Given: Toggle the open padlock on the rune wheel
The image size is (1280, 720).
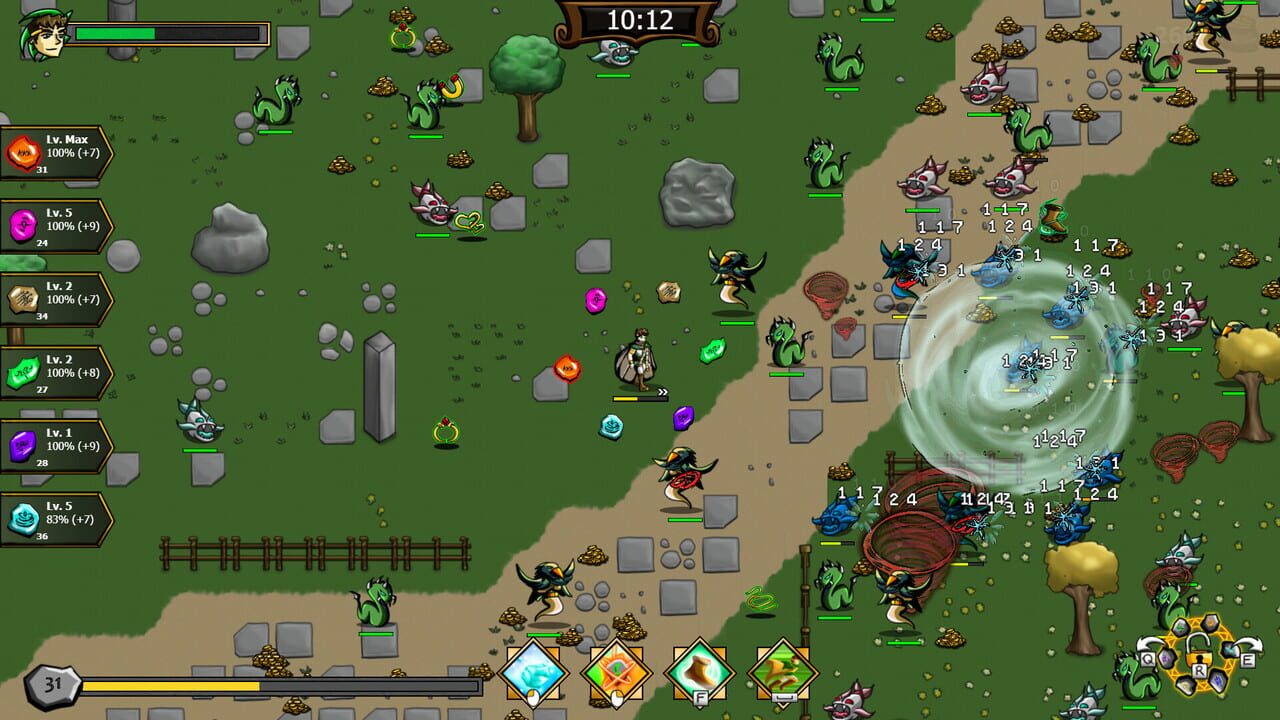Looking at the screenshot, I should [1198, 653].
